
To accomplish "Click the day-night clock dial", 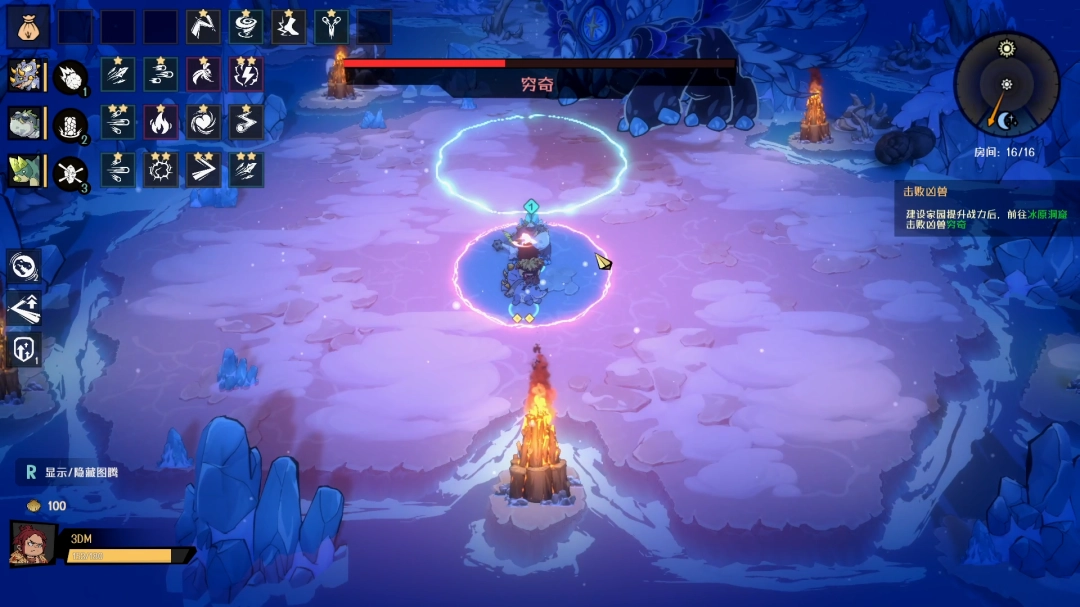I will (1006, 84).
